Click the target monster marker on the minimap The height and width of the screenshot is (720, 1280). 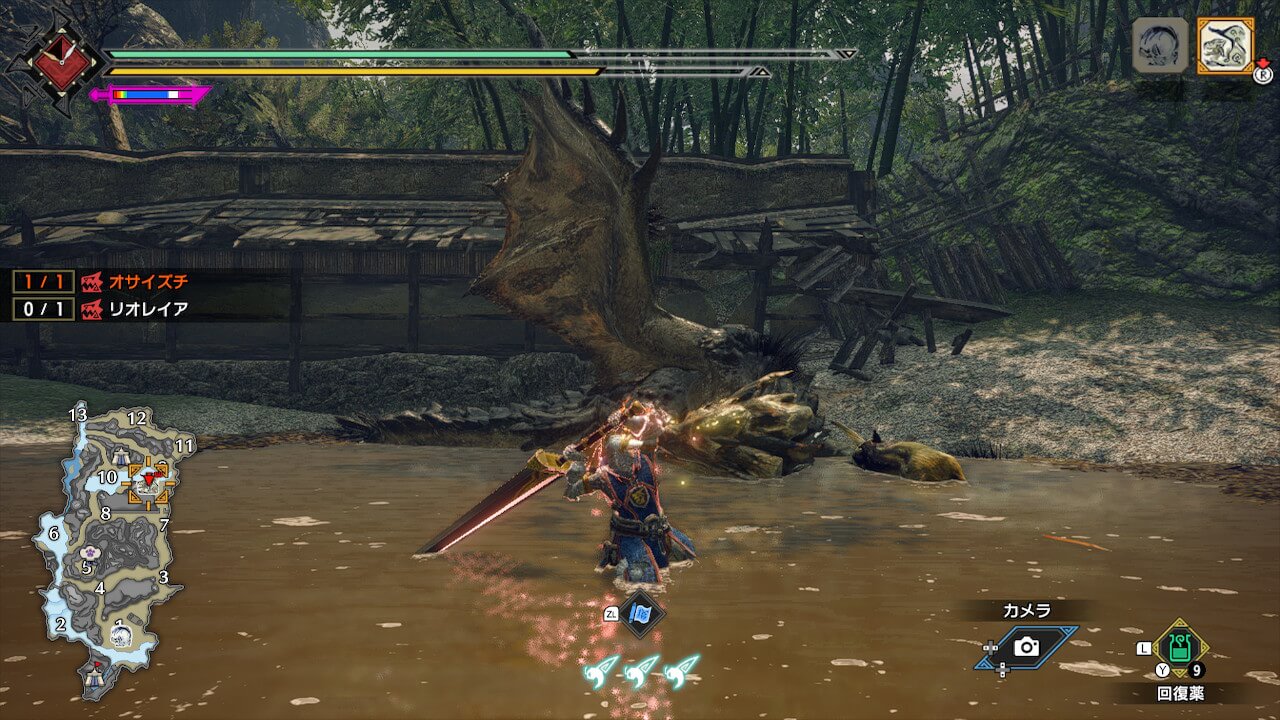(x=150, y=481)
